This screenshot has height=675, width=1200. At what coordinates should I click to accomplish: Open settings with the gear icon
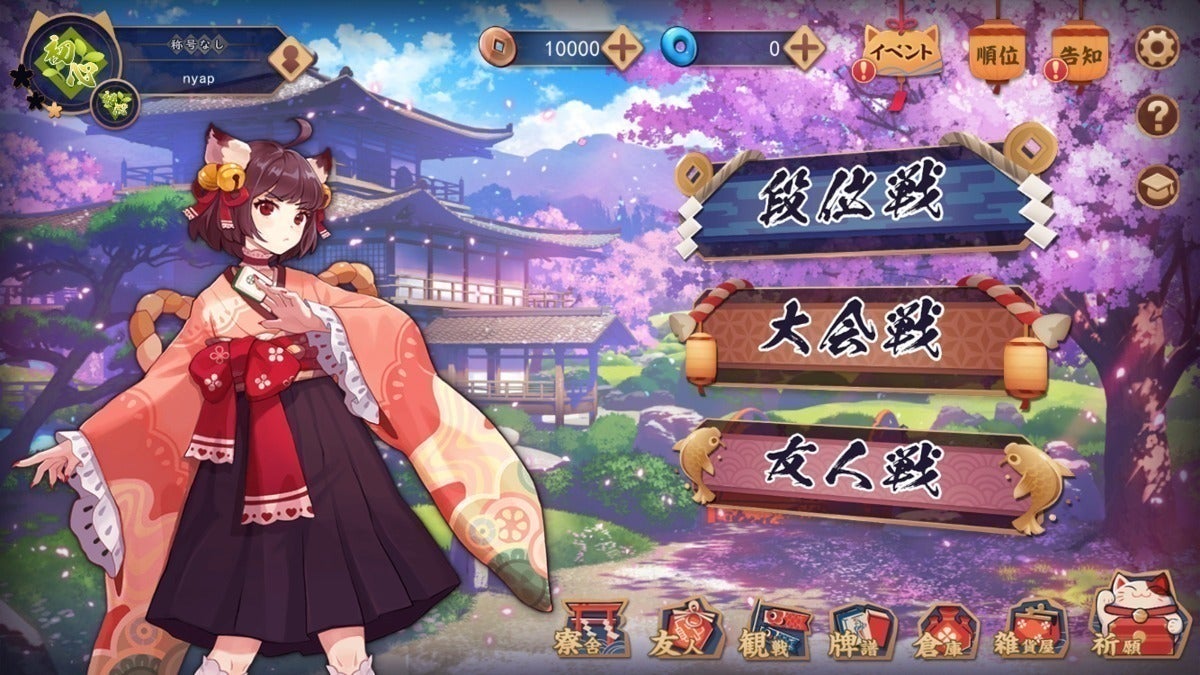click(1157, 47)
